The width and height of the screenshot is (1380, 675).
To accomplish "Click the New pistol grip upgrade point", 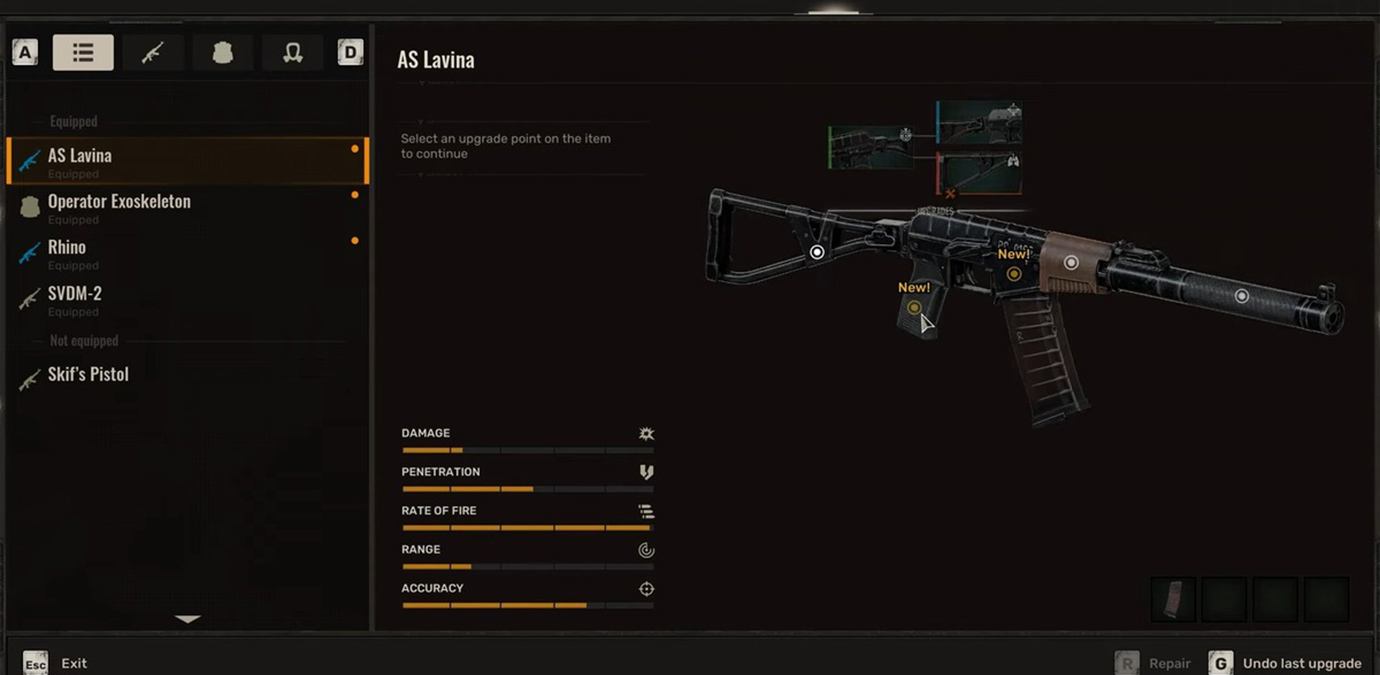I will (x=914, y=308).
